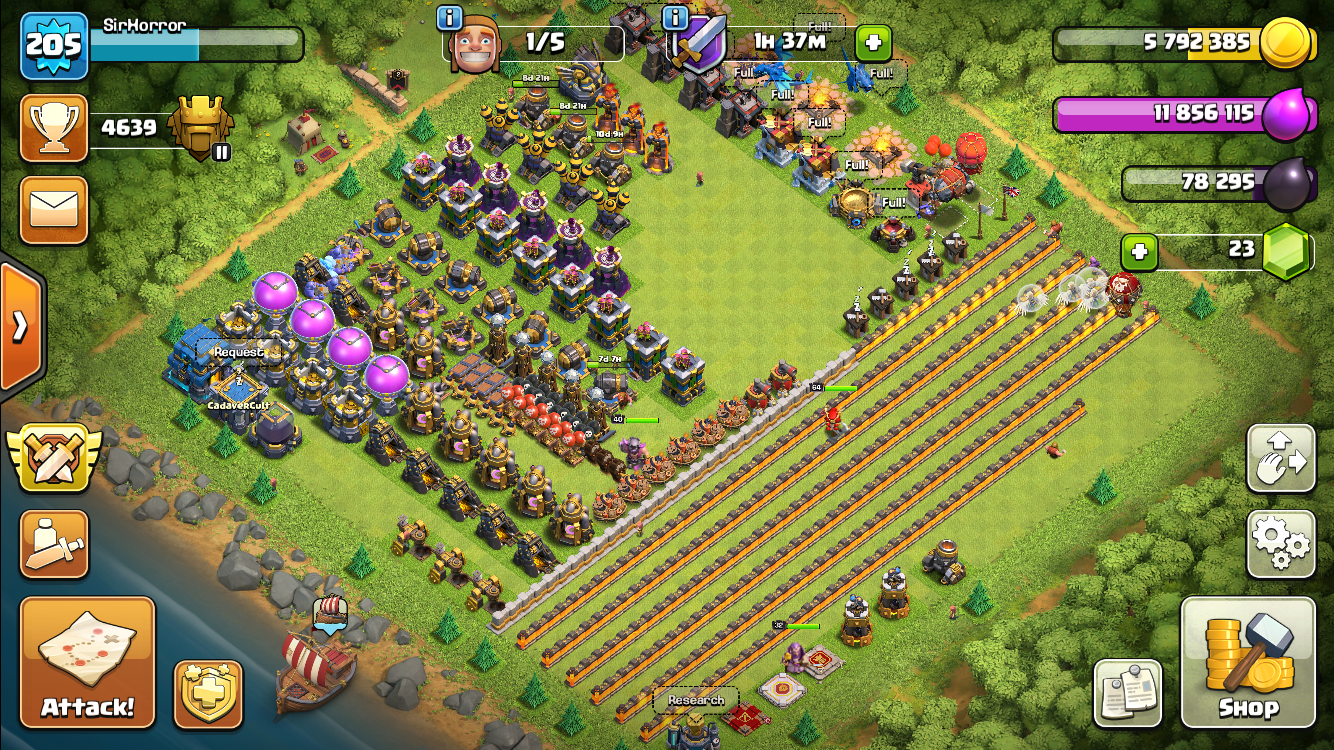Open the army overview sword button
Viewport: 1334px width, 750px height.
(x=54, y=544)
